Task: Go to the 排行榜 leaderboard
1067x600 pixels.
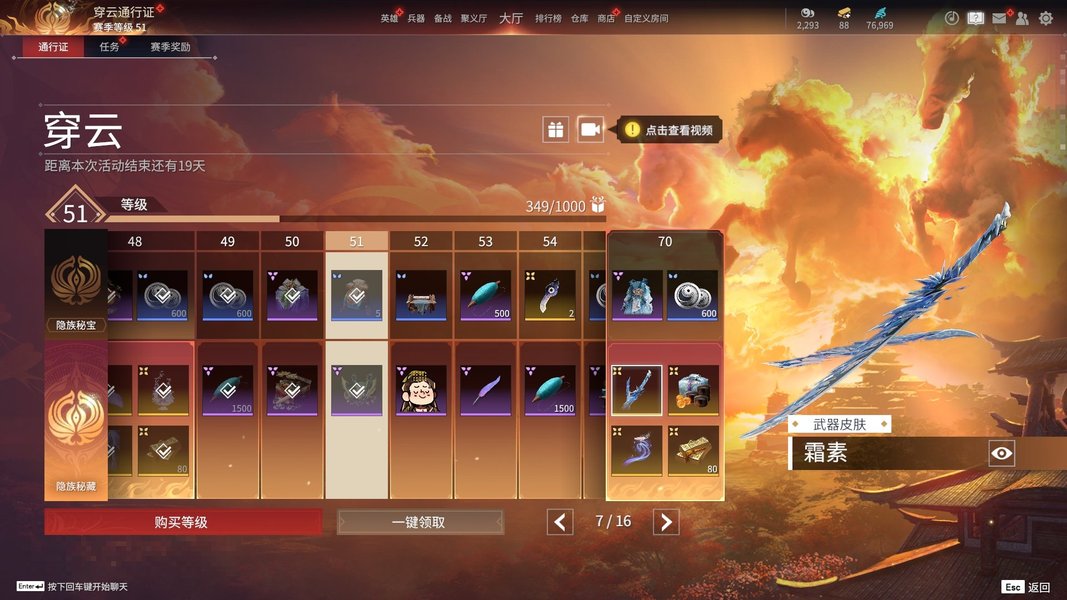Action: [x=548, y=18]
